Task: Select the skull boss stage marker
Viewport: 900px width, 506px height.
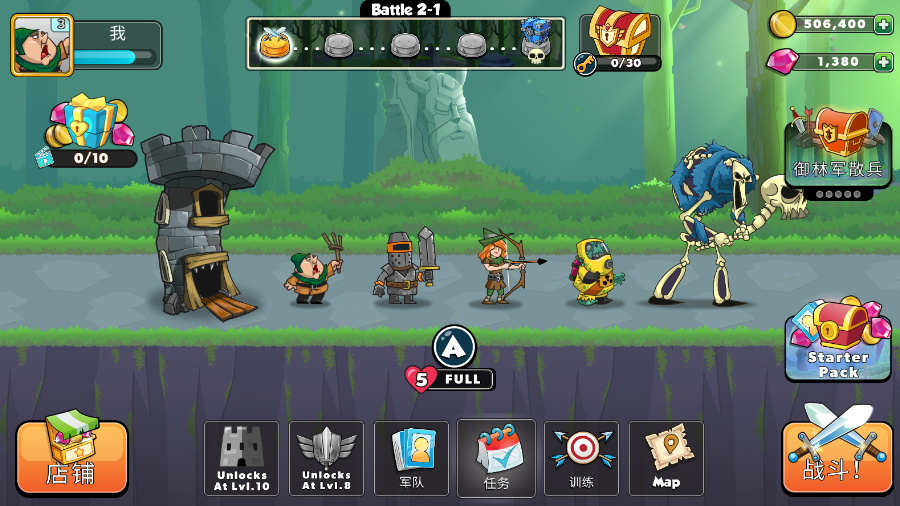Action: (536, 44)
